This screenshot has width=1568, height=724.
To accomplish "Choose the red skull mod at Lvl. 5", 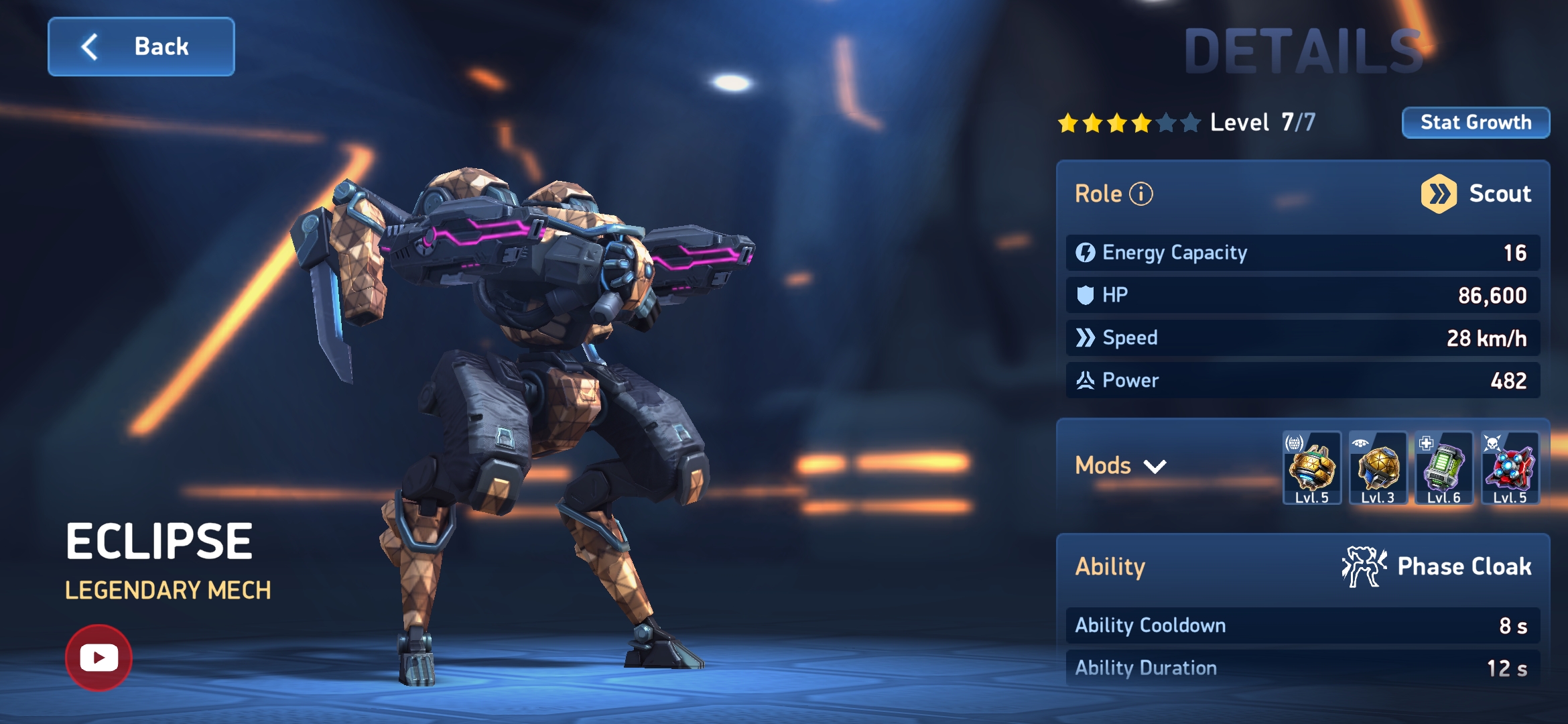I will pyautogui.click(x=1510, y=468).
